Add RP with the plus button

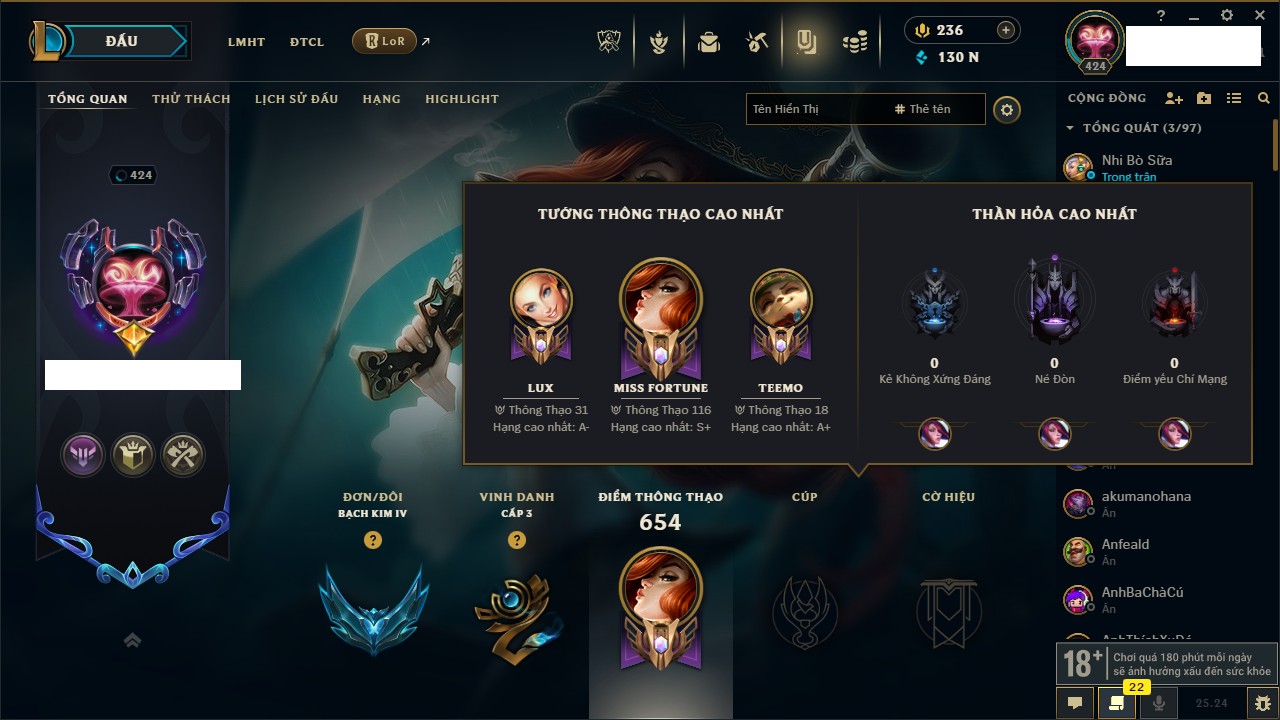pos(1006,30)
